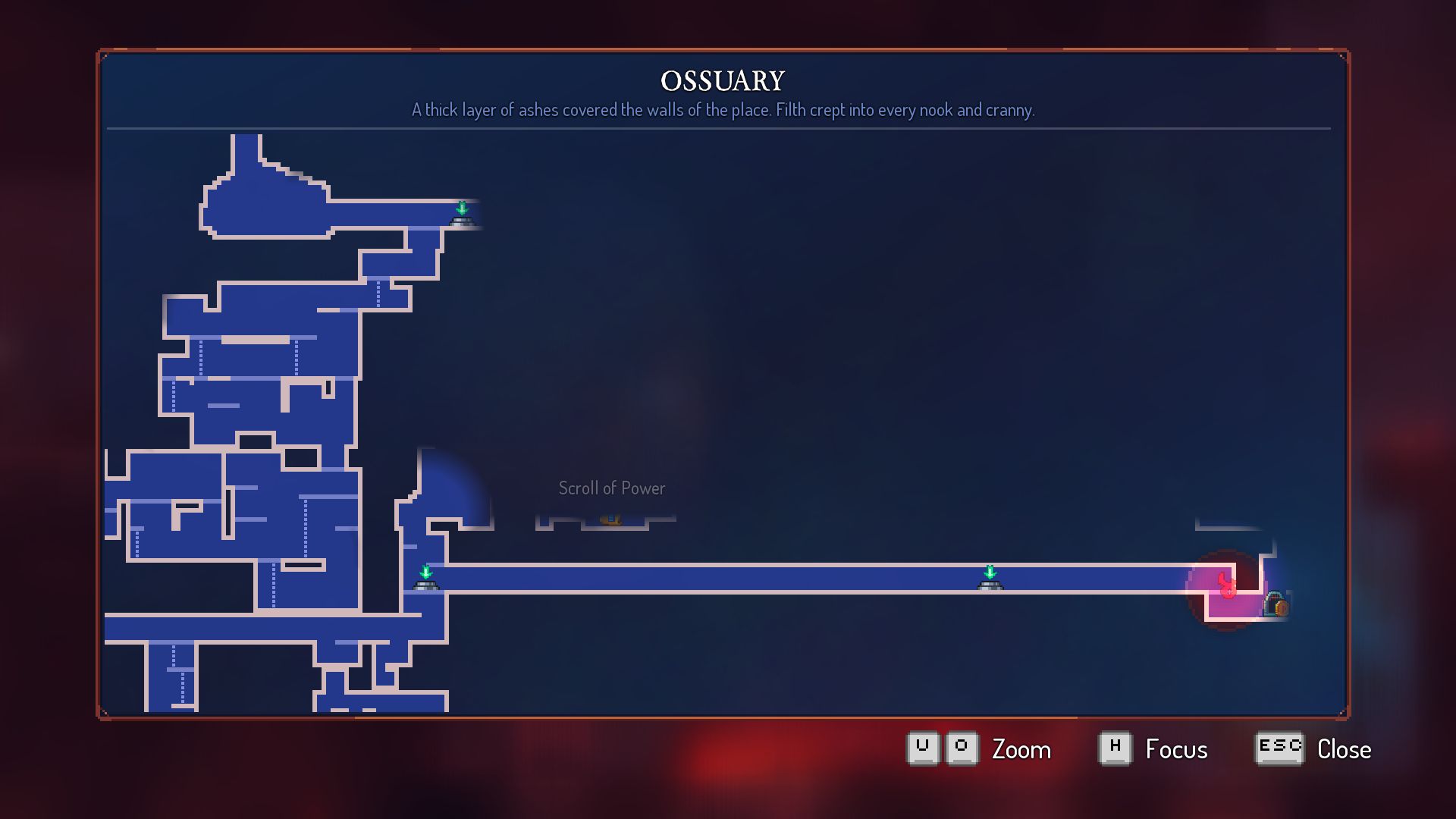
Task: Click the O key prompt for zooming in
Action: tap(962, 747)
